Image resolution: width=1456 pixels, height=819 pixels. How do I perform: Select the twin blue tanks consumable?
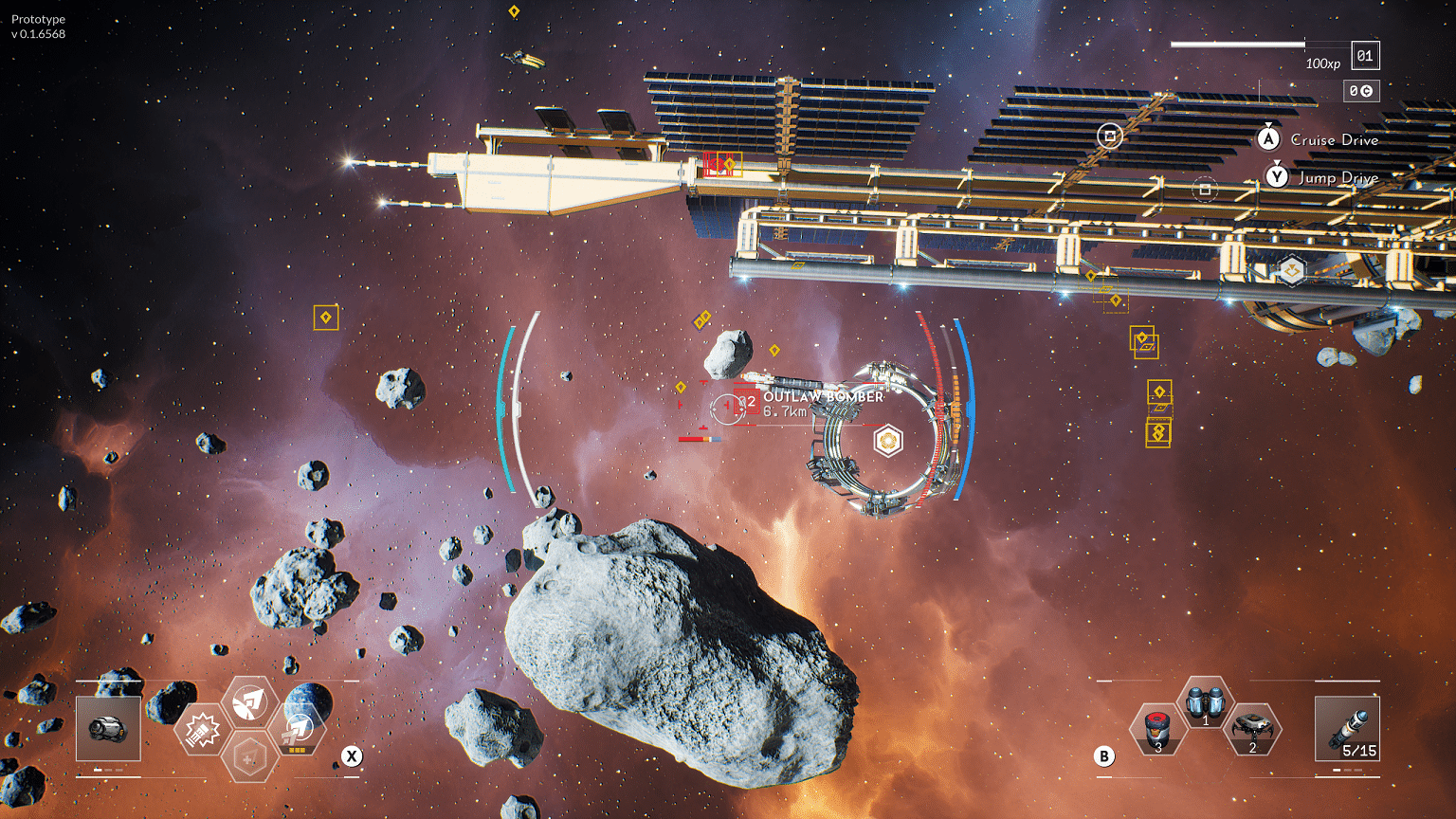tap(1205, 703)
